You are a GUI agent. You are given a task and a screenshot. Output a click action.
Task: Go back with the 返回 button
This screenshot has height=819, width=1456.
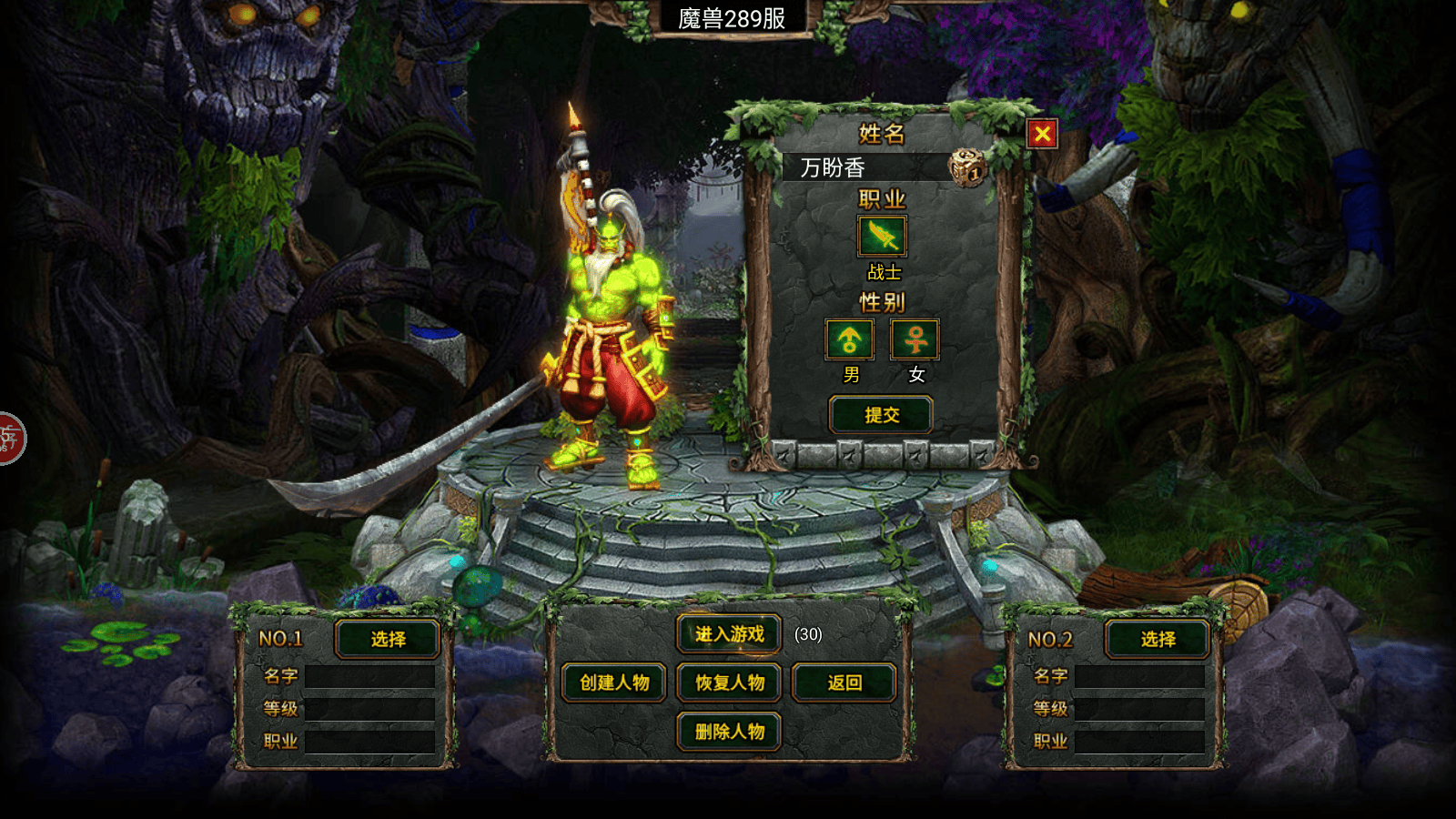[x=844, y=682]
